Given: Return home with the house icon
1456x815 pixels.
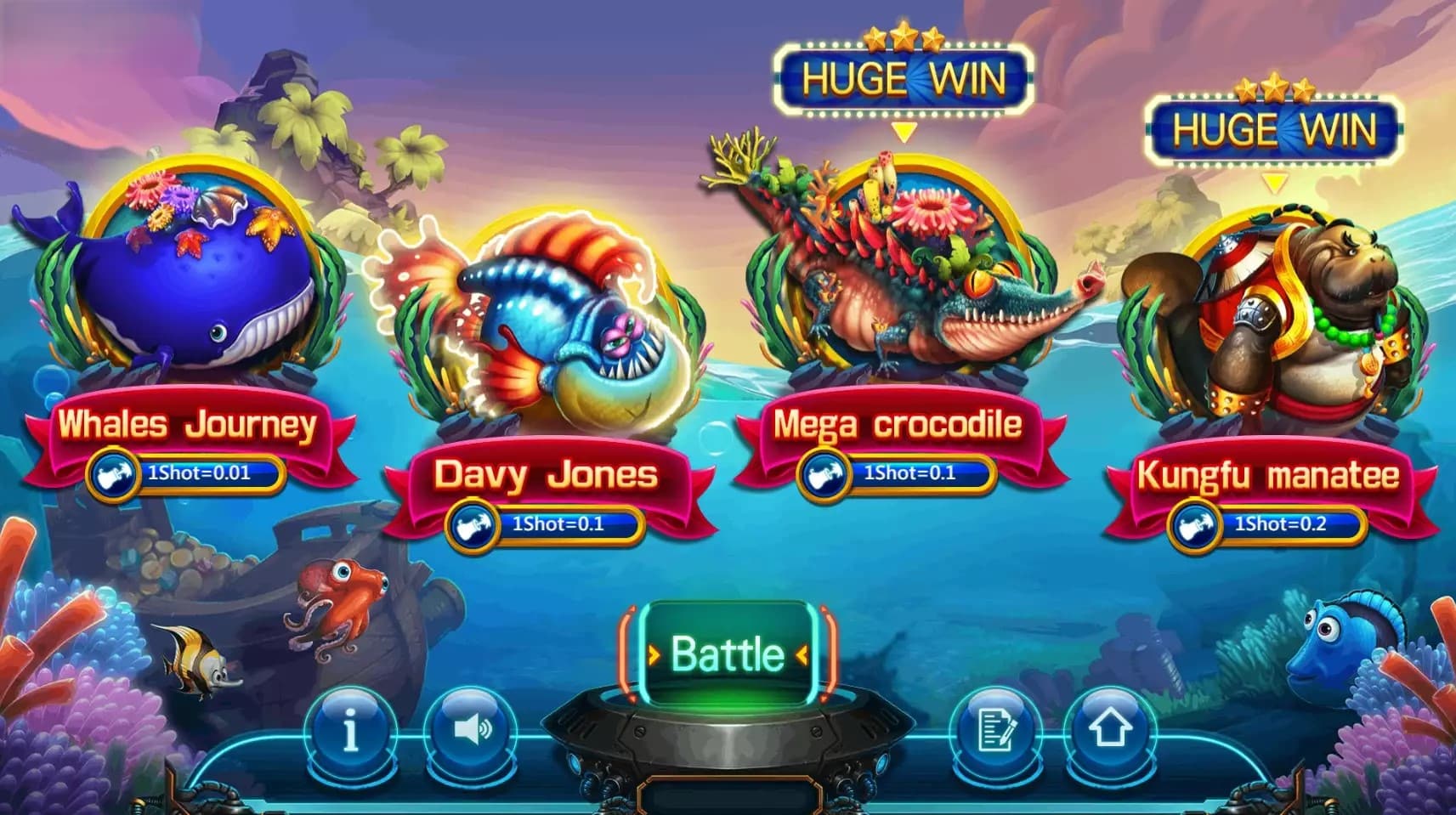Looking at the screenshot, I should 1109,730.
